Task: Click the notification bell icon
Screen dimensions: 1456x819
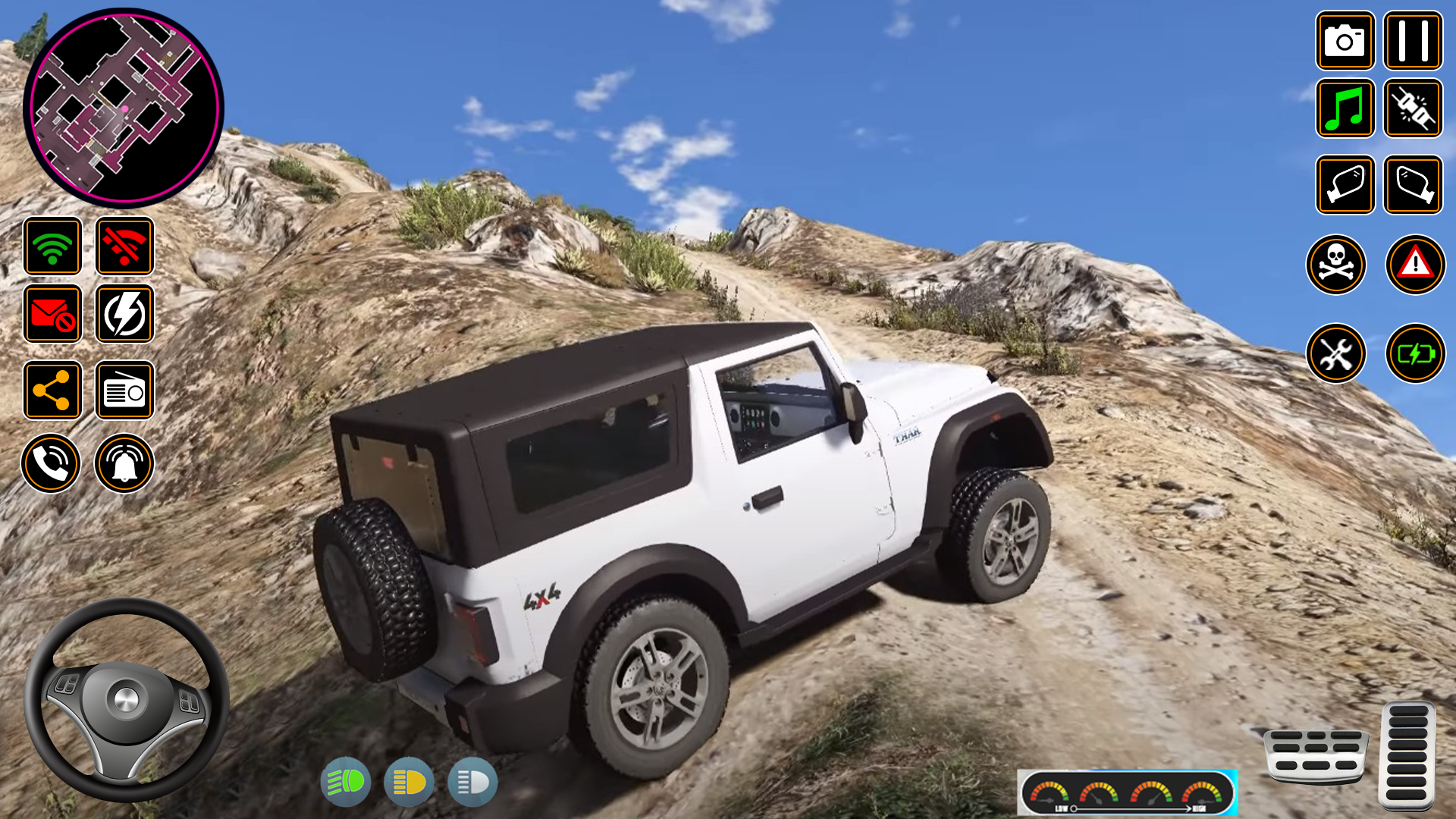Action: click(124, 463)
